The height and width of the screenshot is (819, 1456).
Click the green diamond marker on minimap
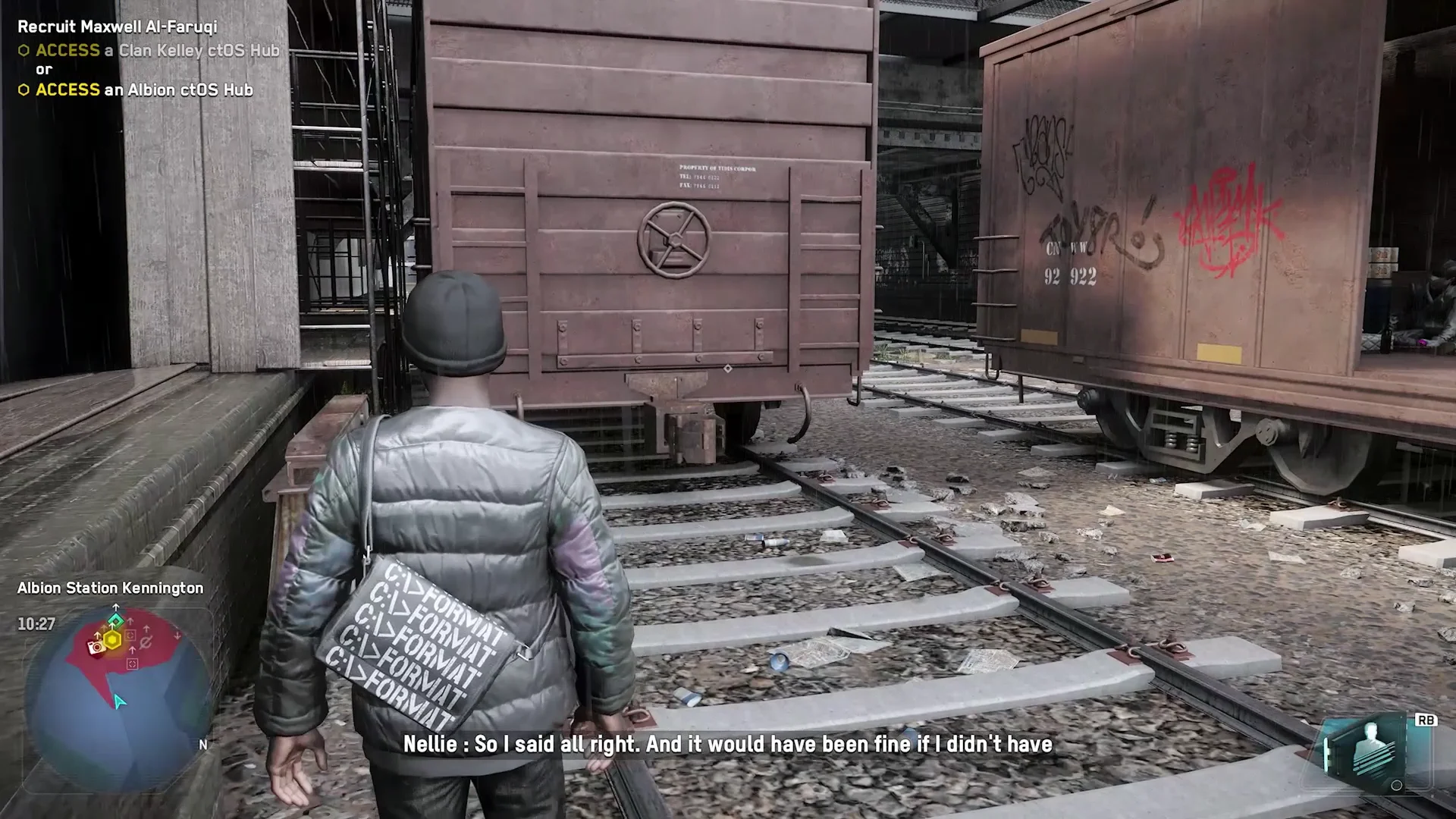(x=115, y=620)
